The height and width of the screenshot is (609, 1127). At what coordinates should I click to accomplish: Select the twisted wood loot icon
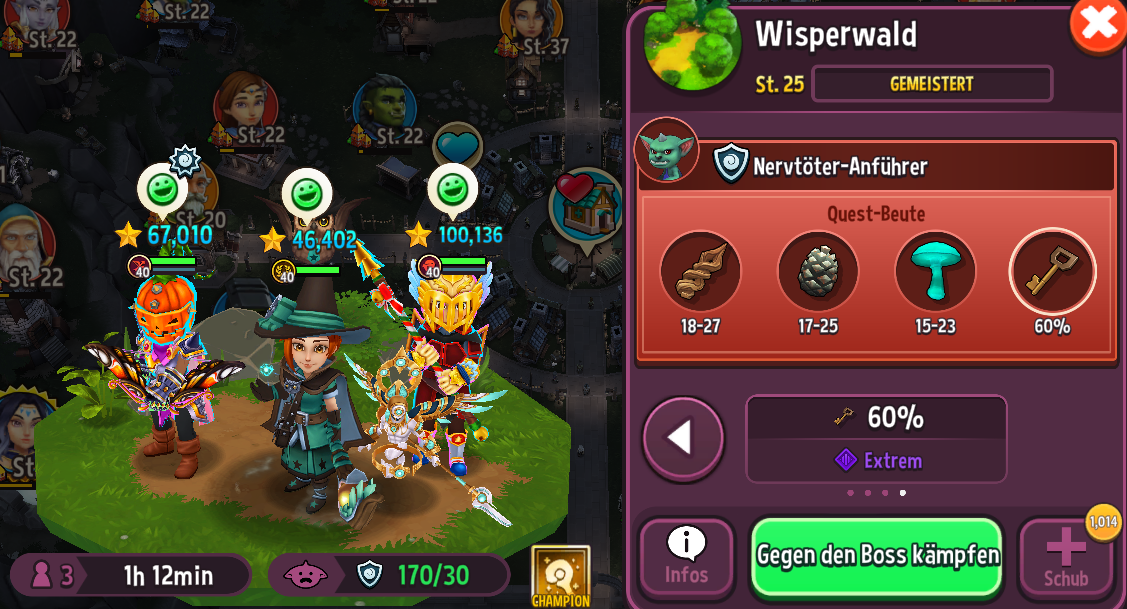click(x=700, y=271)
